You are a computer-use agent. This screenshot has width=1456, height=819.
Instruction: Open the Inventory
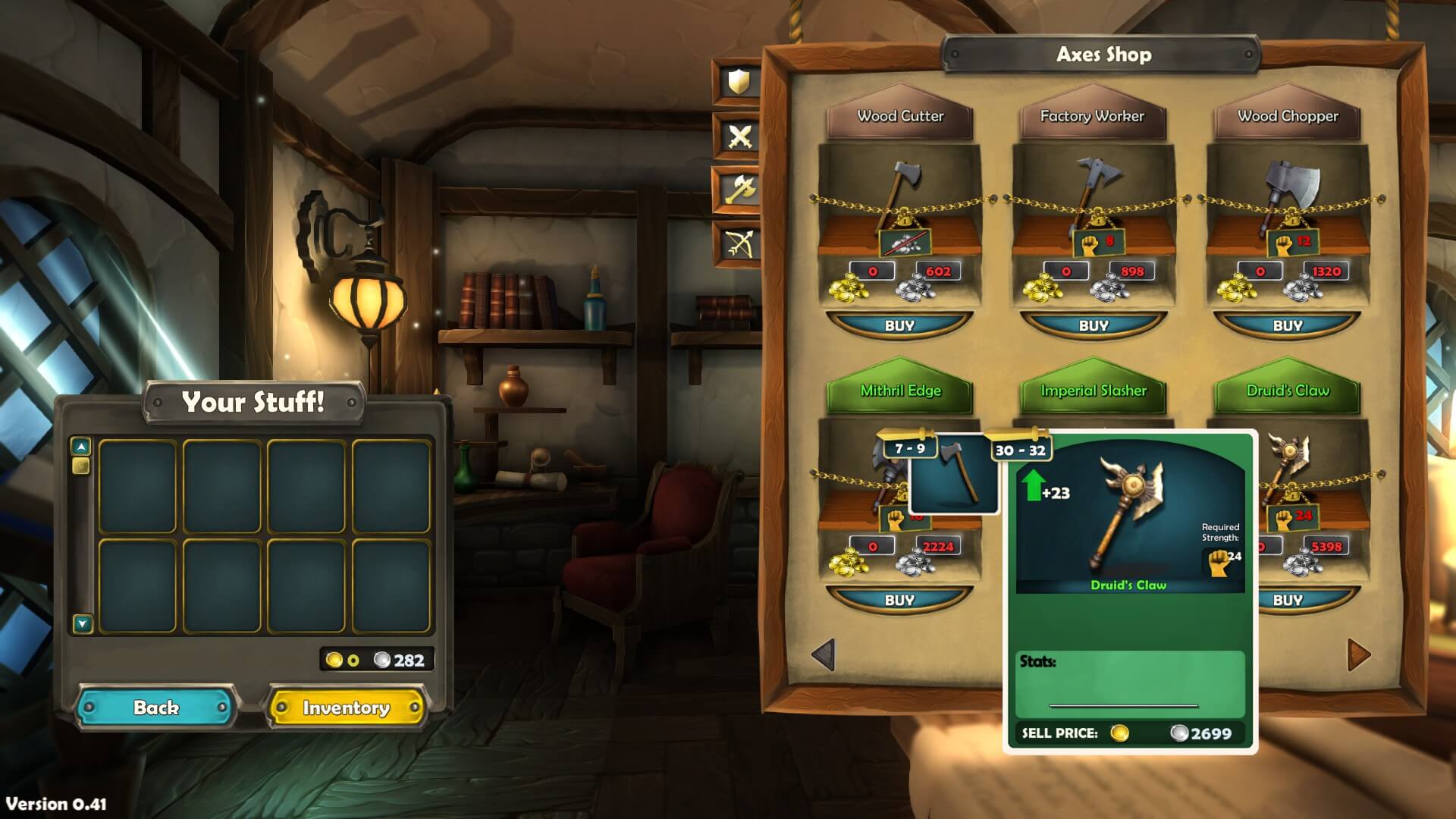click(347, 708)
